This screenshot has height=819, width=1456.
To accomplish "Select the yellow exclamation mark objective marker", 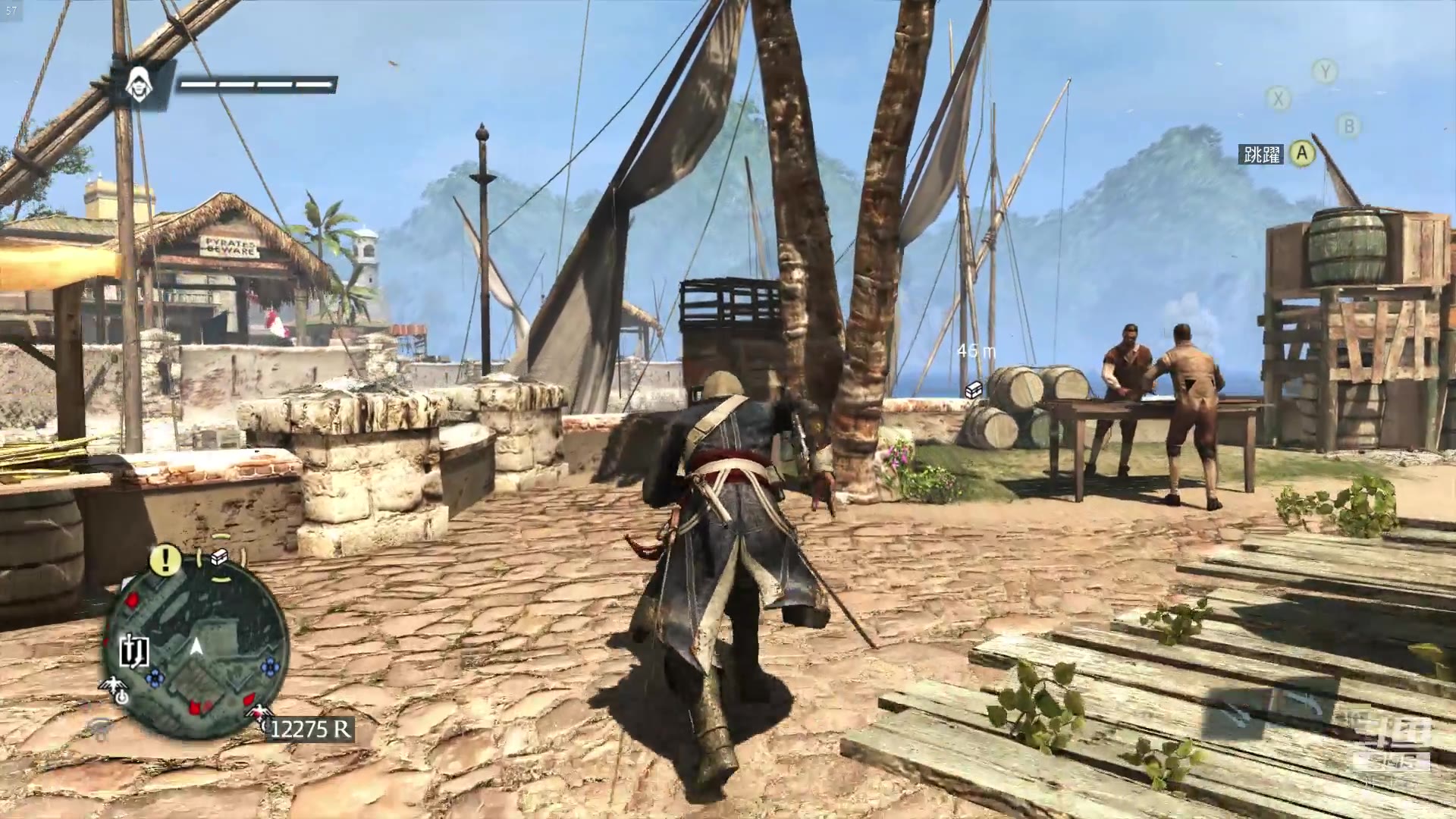I will (165, 560).
